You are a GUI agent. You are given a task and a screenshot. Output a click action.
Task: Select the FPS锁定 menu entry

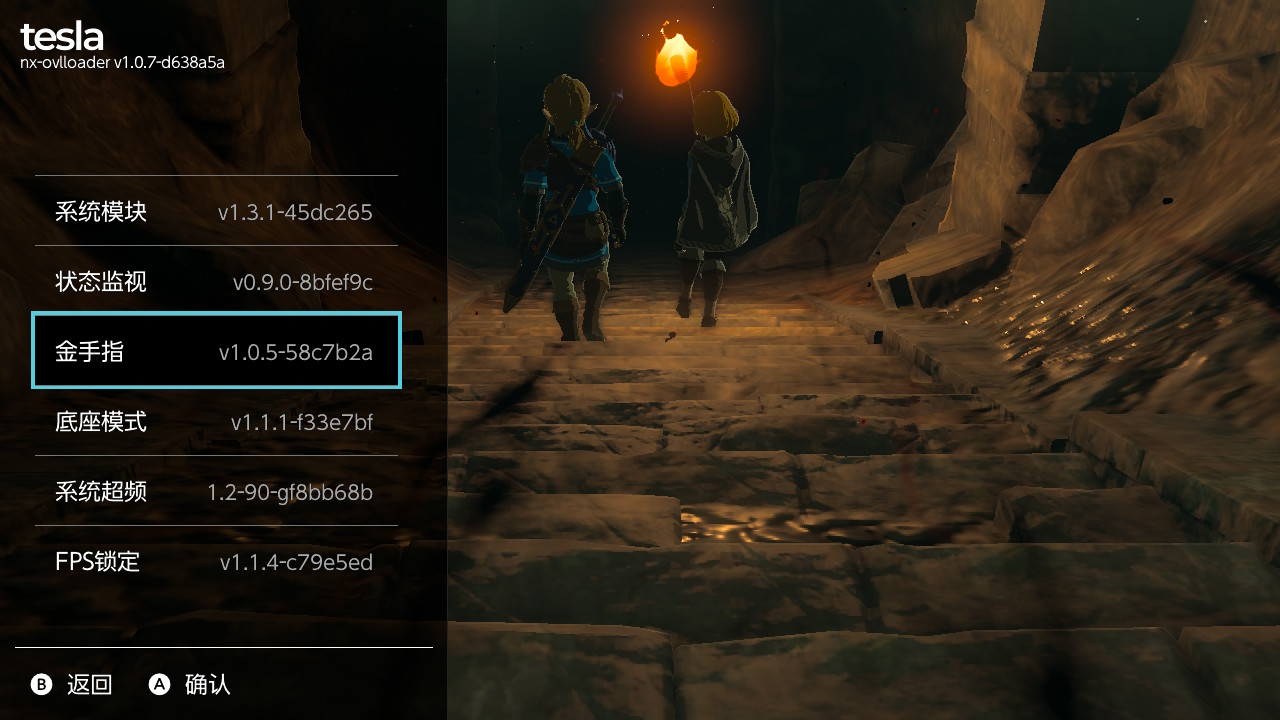(x=216, y=561)
